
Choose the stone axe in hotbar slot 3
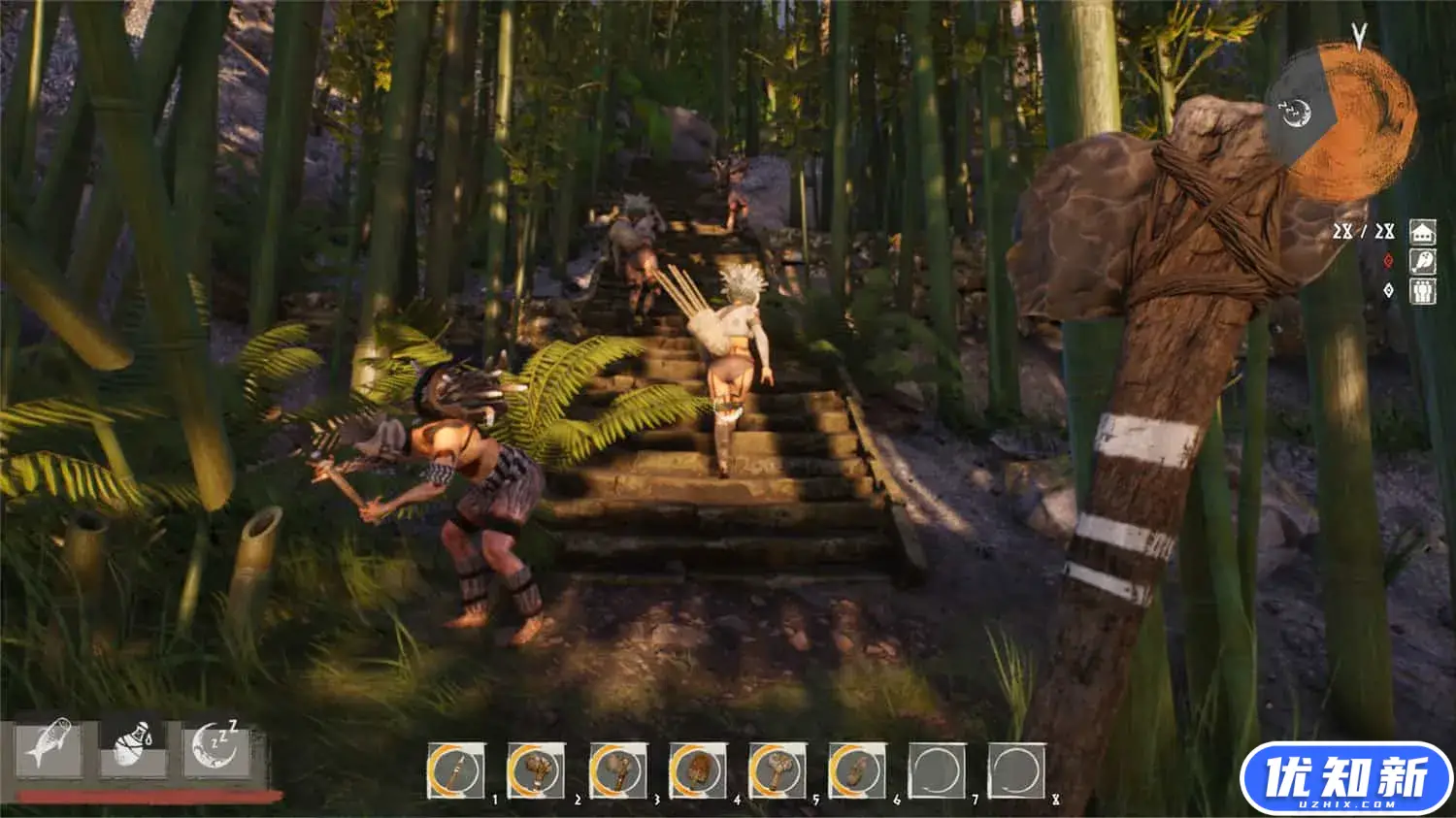click(x=617, y=771)
